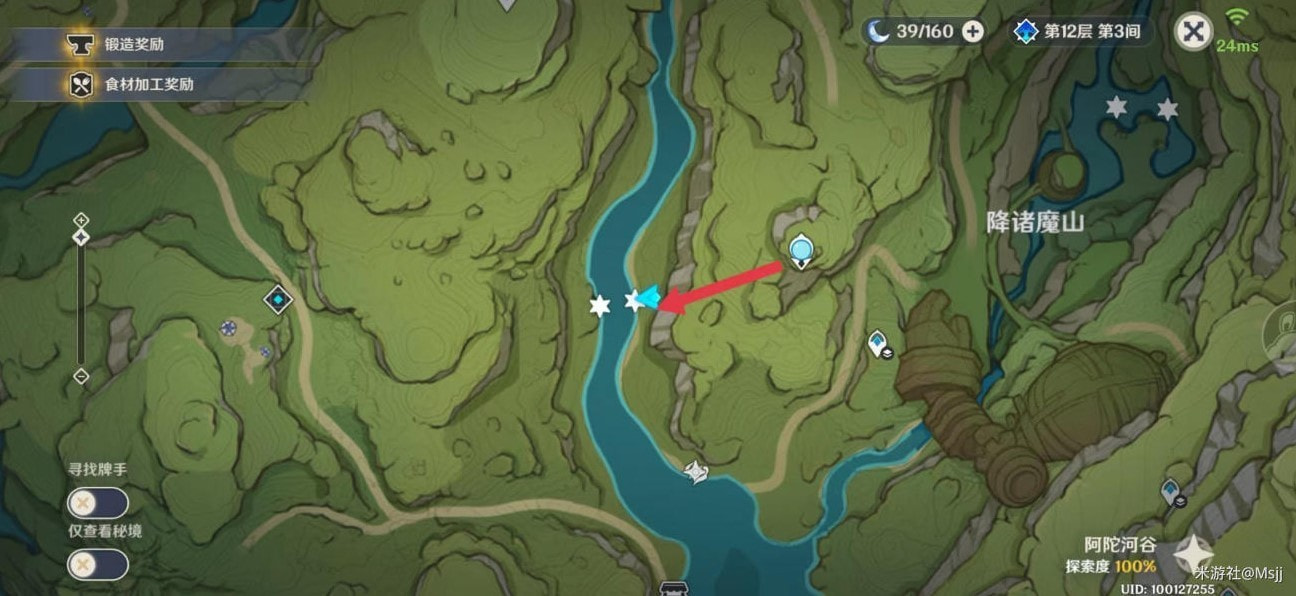Screen dimensions: 1296x596
Task: Click the zoom-in plus on the map slider
Action: pos(81,220)
